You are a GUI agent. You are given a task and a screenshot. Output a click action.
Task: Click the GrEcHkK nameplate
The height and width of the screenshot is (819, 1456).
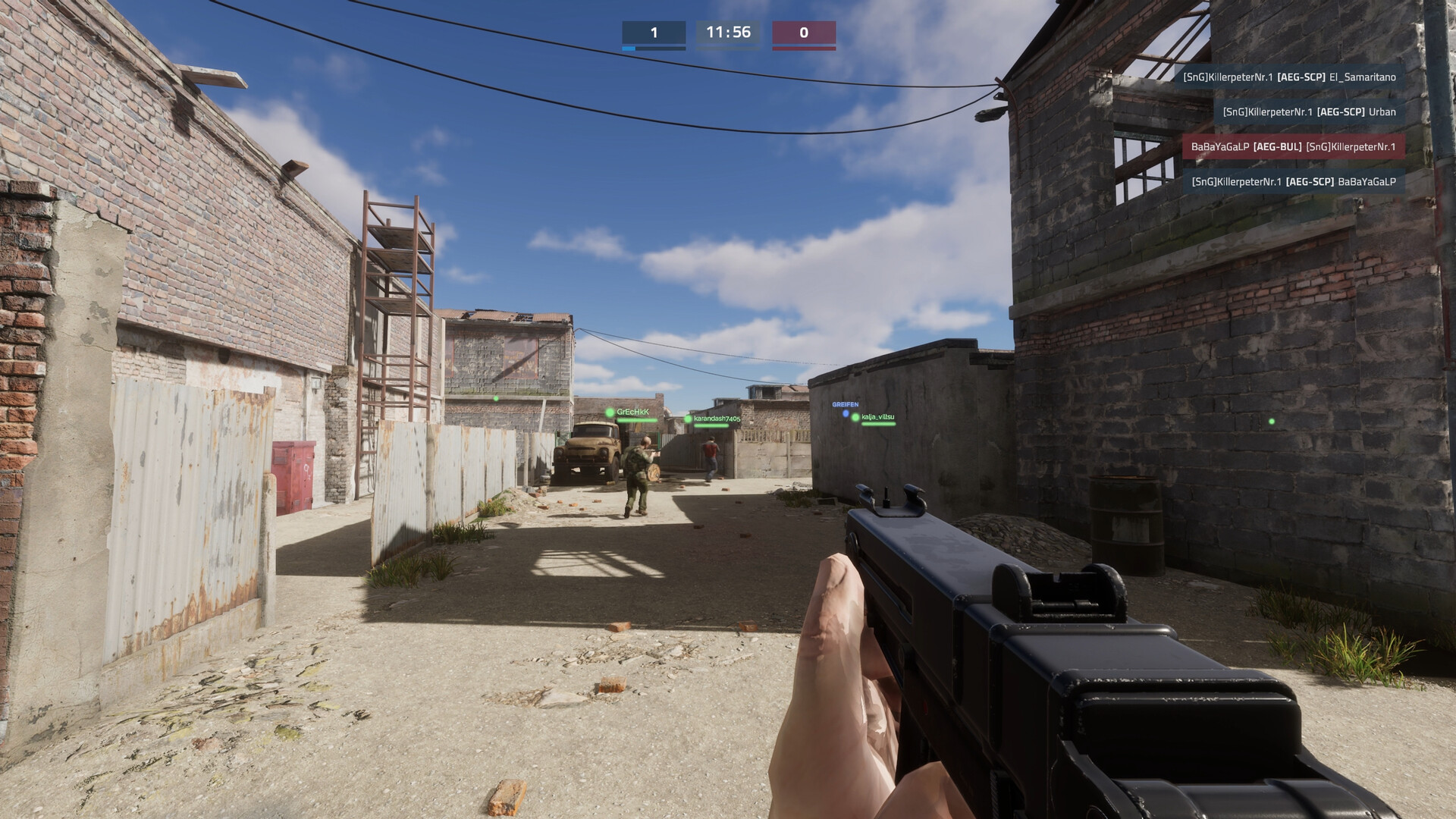[x=634, y=412]
